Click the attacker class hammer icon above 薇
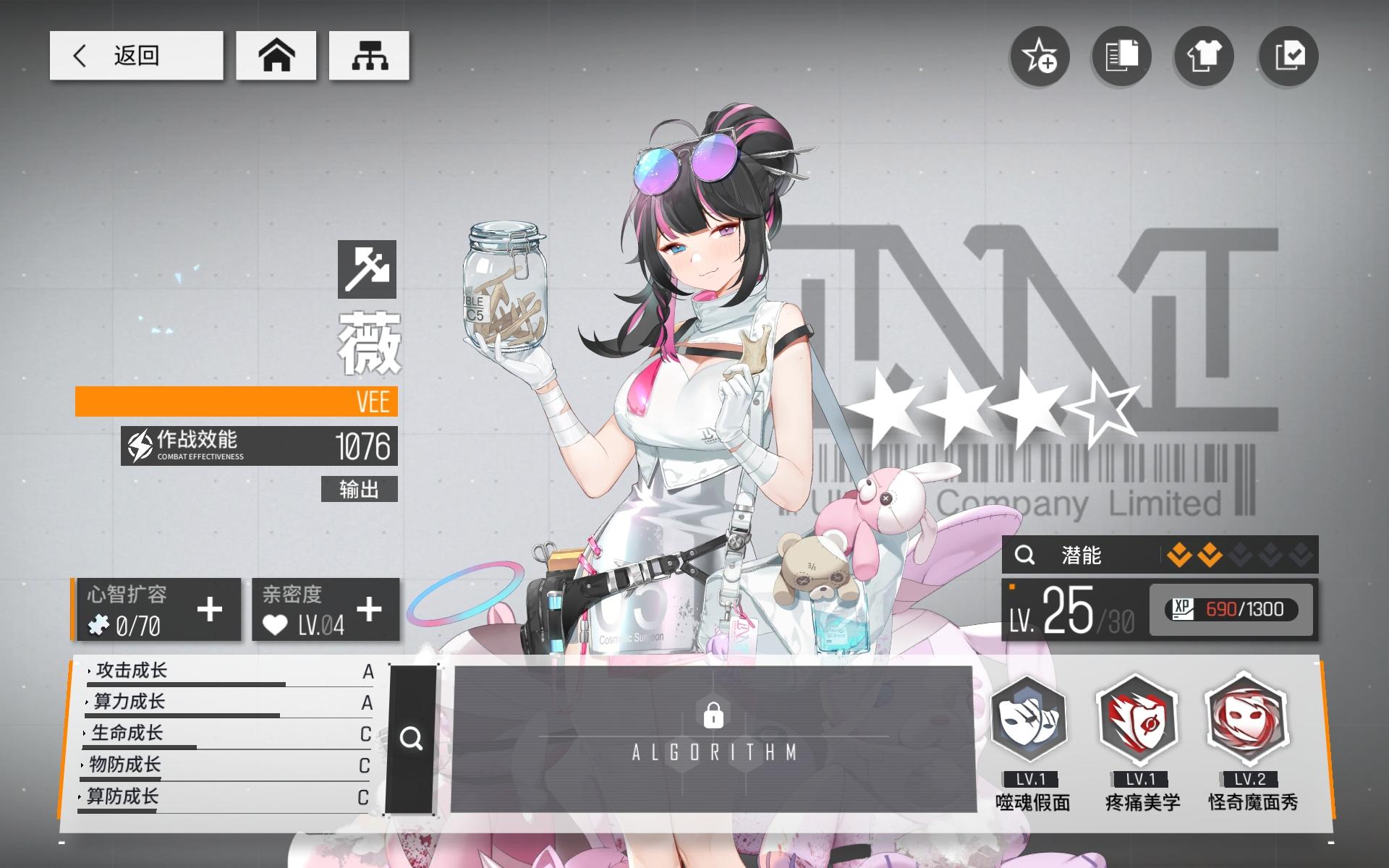Screen dimensions: 1389x868 367,270
